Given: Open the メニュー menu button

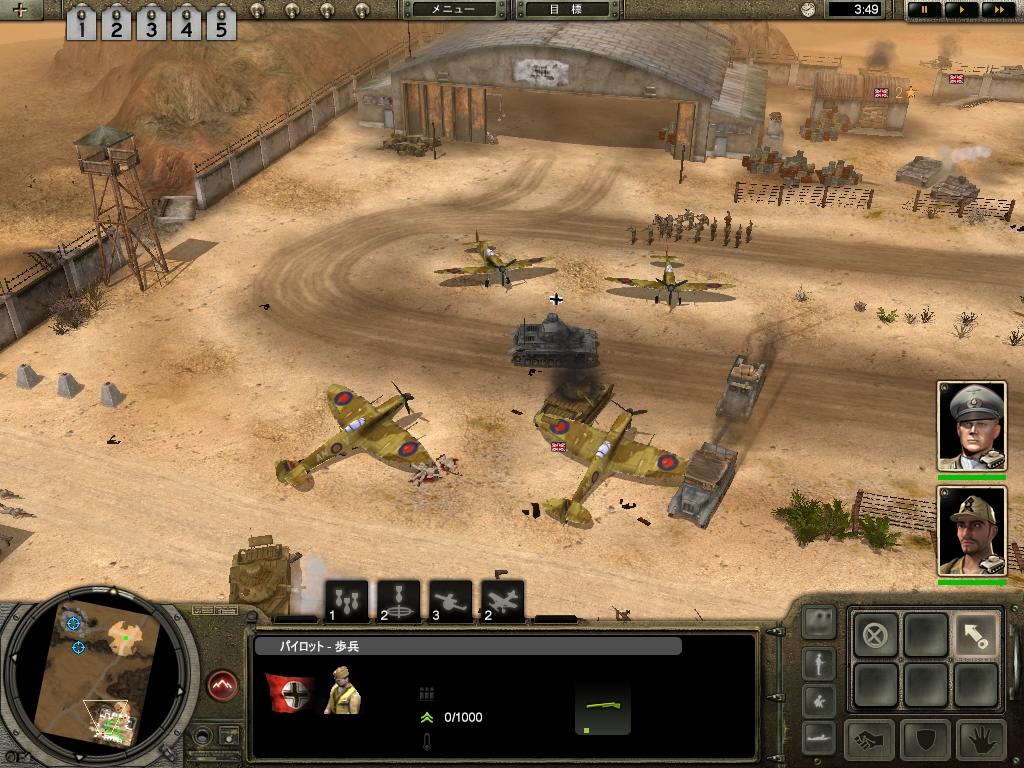Looking at the screenshot, I should click(452, 9).
